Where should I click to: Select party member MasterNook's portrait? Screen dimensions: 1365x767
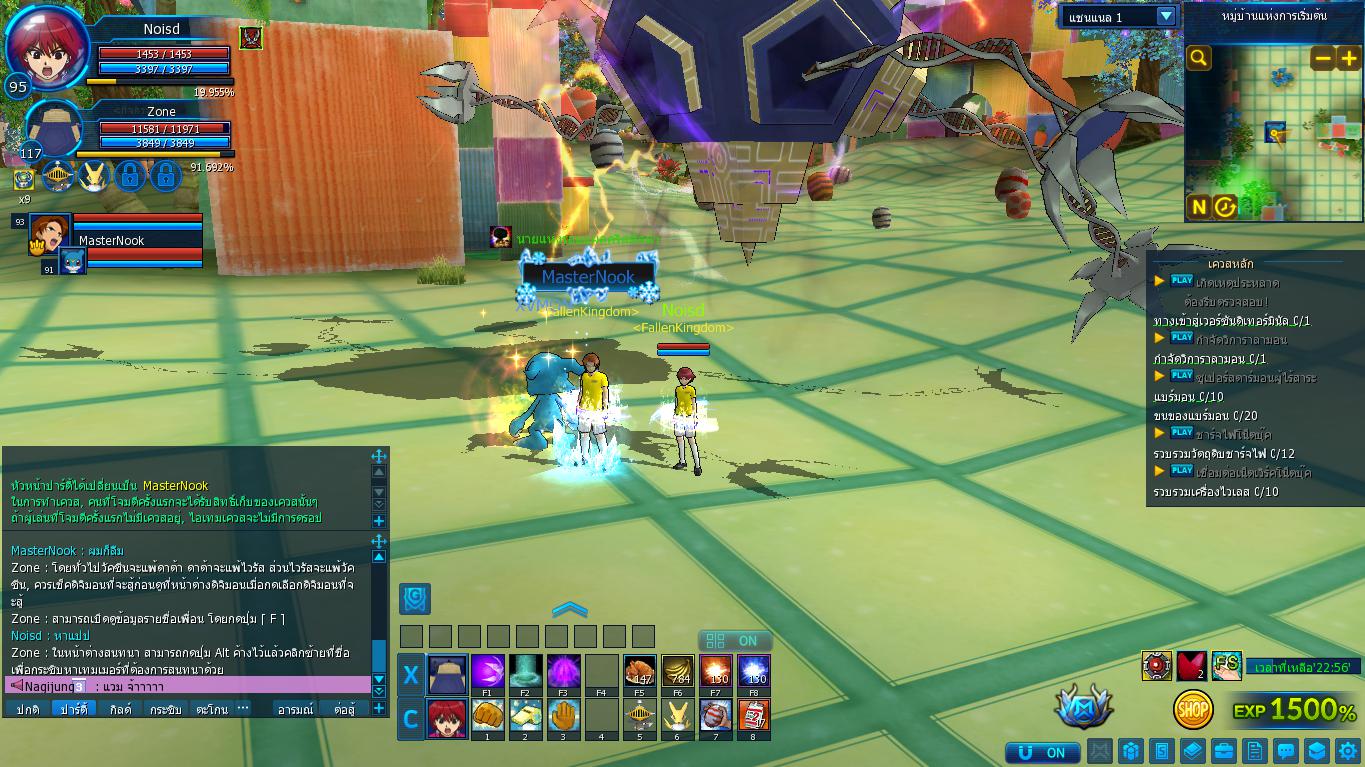tap(48, 233)
